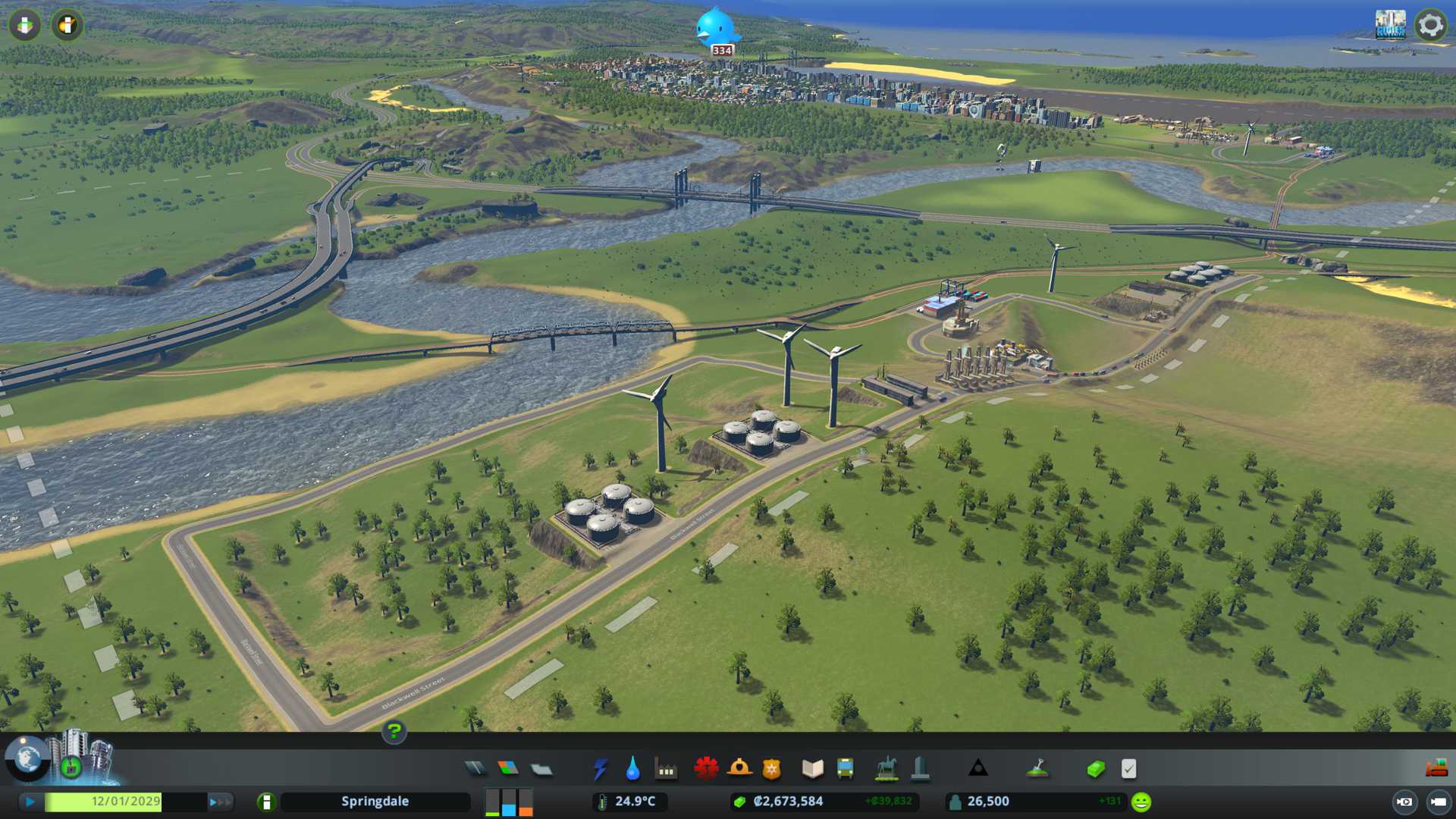The height and width of the screenshot is (819, 1456).
Task: Open the Police badge menu
Action: pyautogui.click(x=771, y=769)
